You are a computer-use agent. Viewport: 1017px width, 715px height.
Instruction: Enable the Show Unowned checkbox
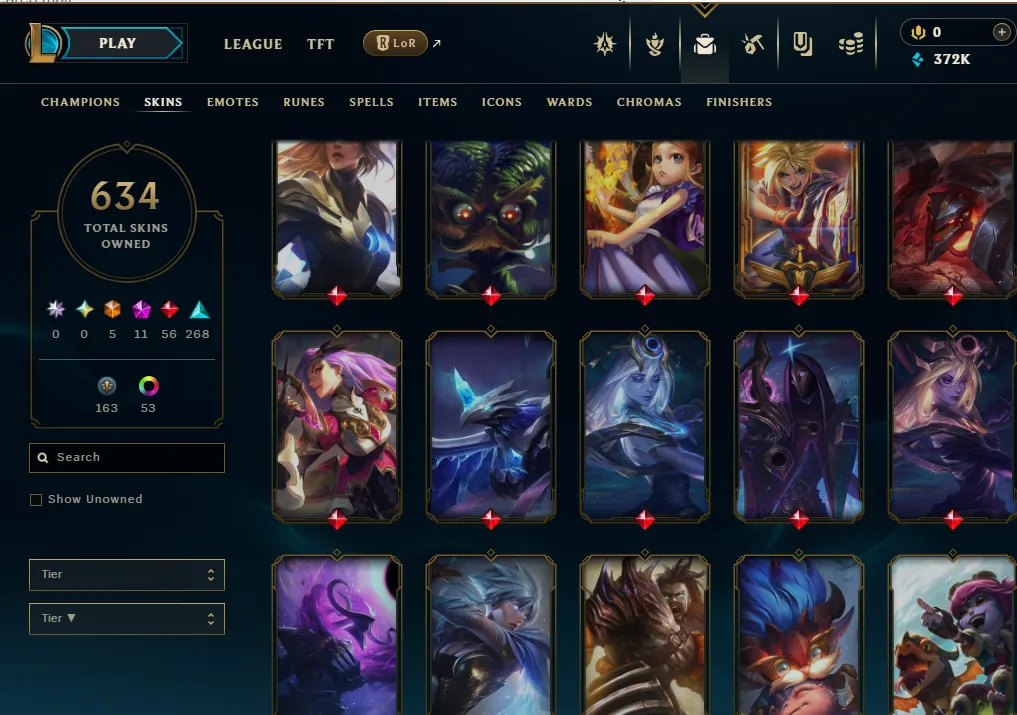(36, 500)
